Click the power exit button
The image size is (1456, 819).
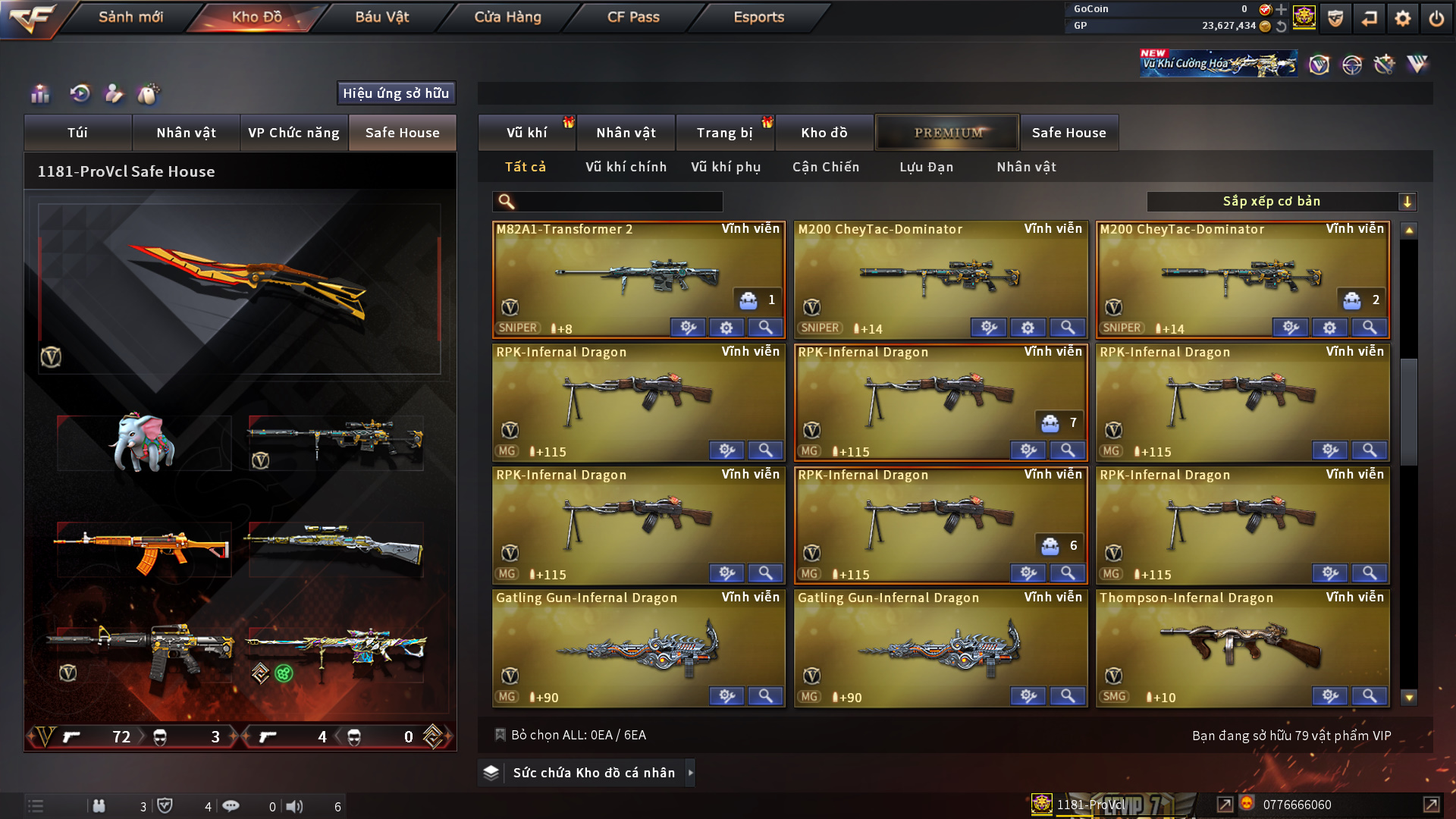point(1436,18)
